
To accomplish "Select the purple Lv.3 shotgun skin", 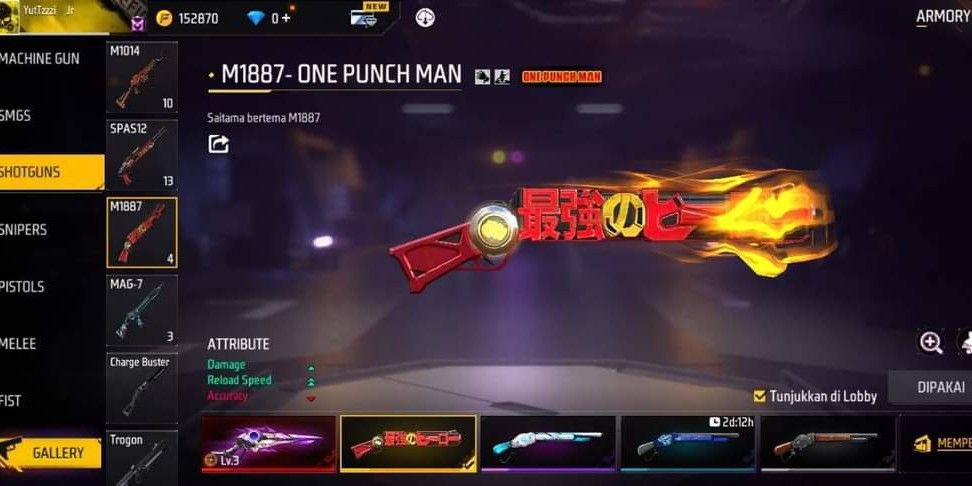I will tap(268, 443).
